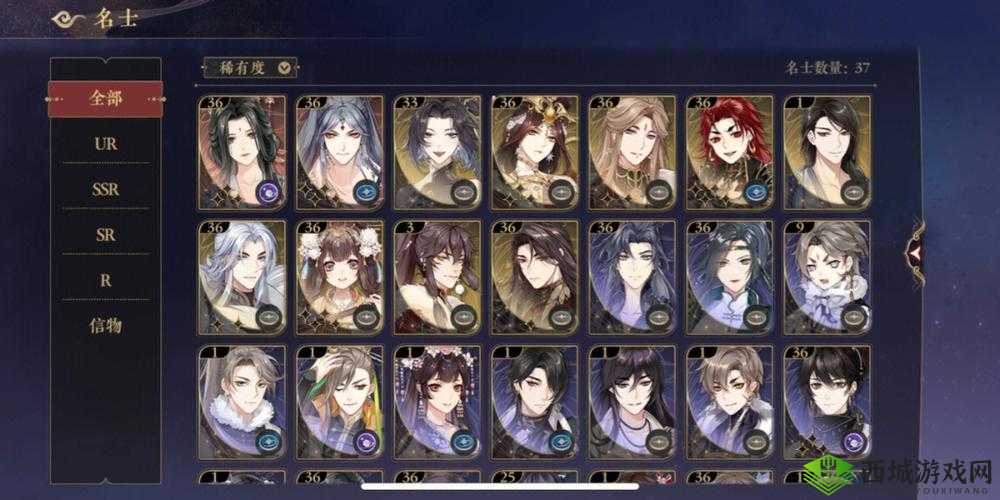
Task: Select the 全部 (All) tab
Action: [105, 99]
